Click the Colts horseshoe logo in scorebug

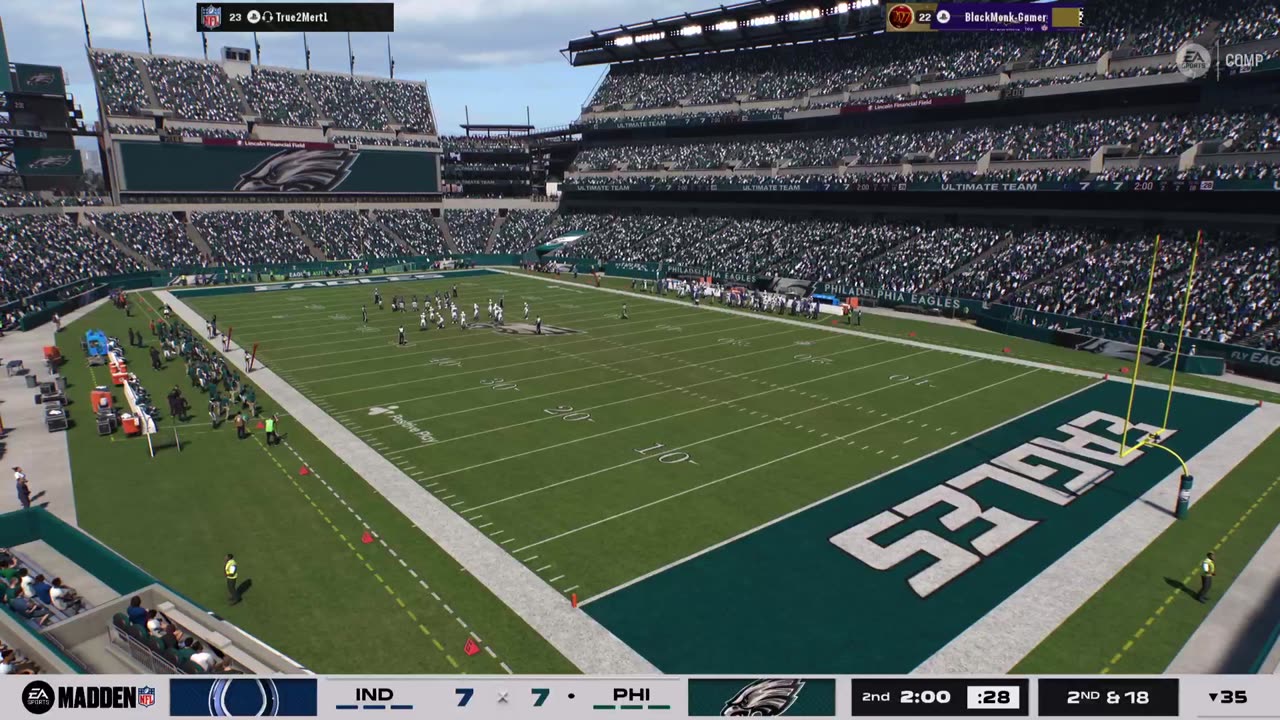[x=243, y=697]
